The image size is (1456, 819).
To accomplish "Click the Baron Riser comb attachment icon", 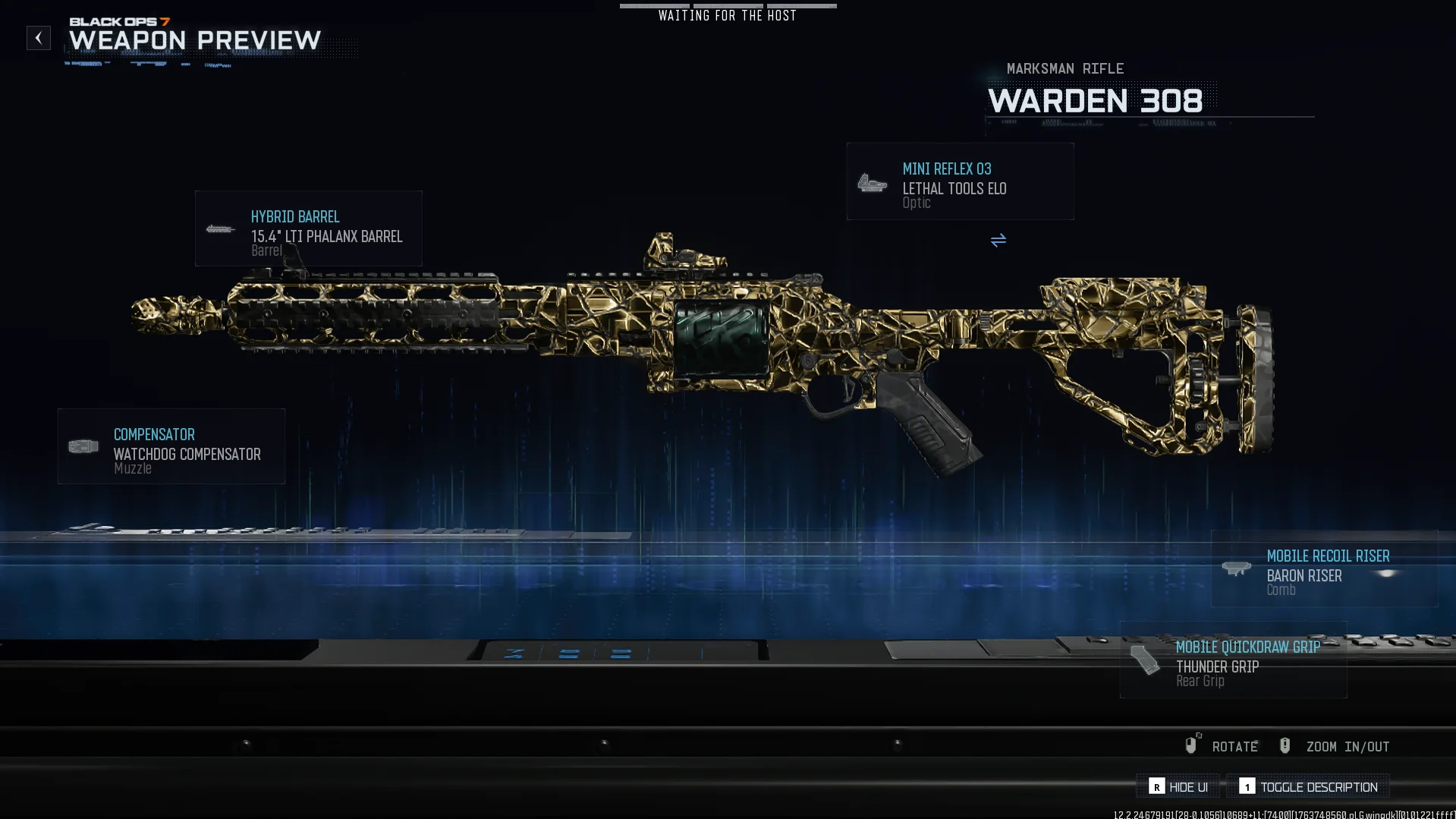I will point(1236,569).
